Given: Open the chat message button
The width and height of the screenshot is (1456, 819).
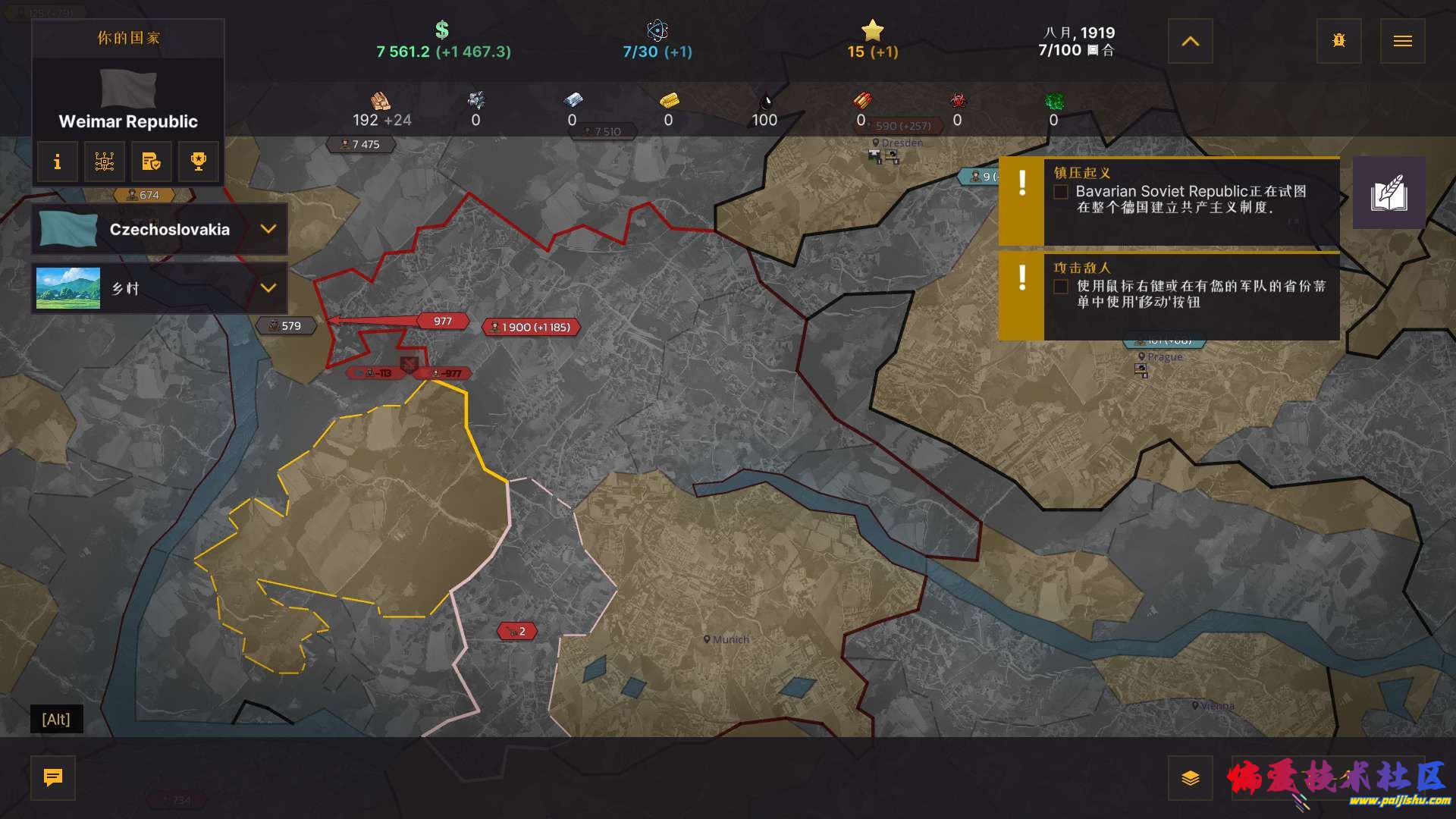Looking at the screenshot, I should pyautogui.click(x=53, y=777).
